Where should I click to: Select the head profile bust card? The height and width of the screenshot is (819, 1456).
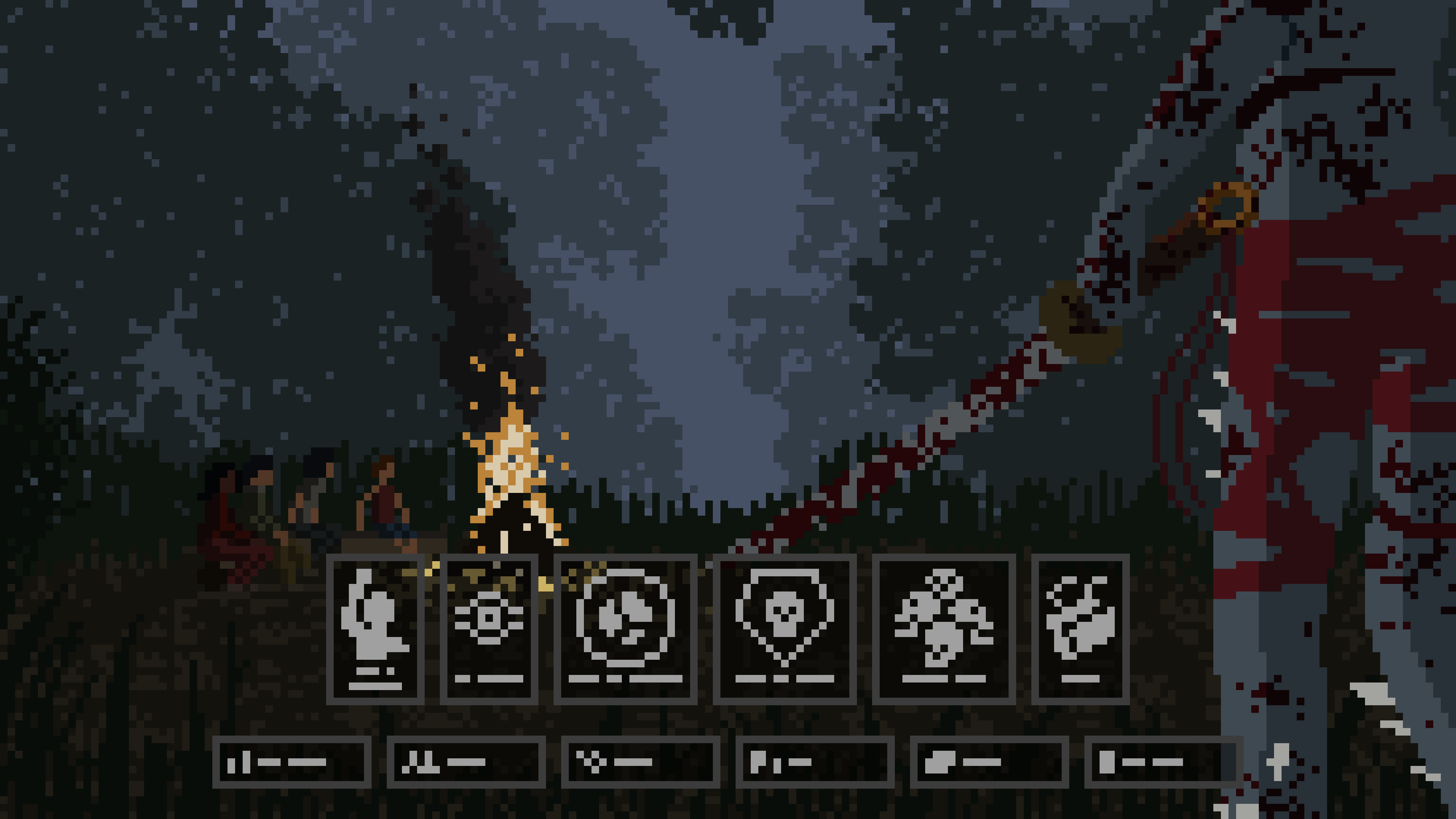tap(375, 629)
